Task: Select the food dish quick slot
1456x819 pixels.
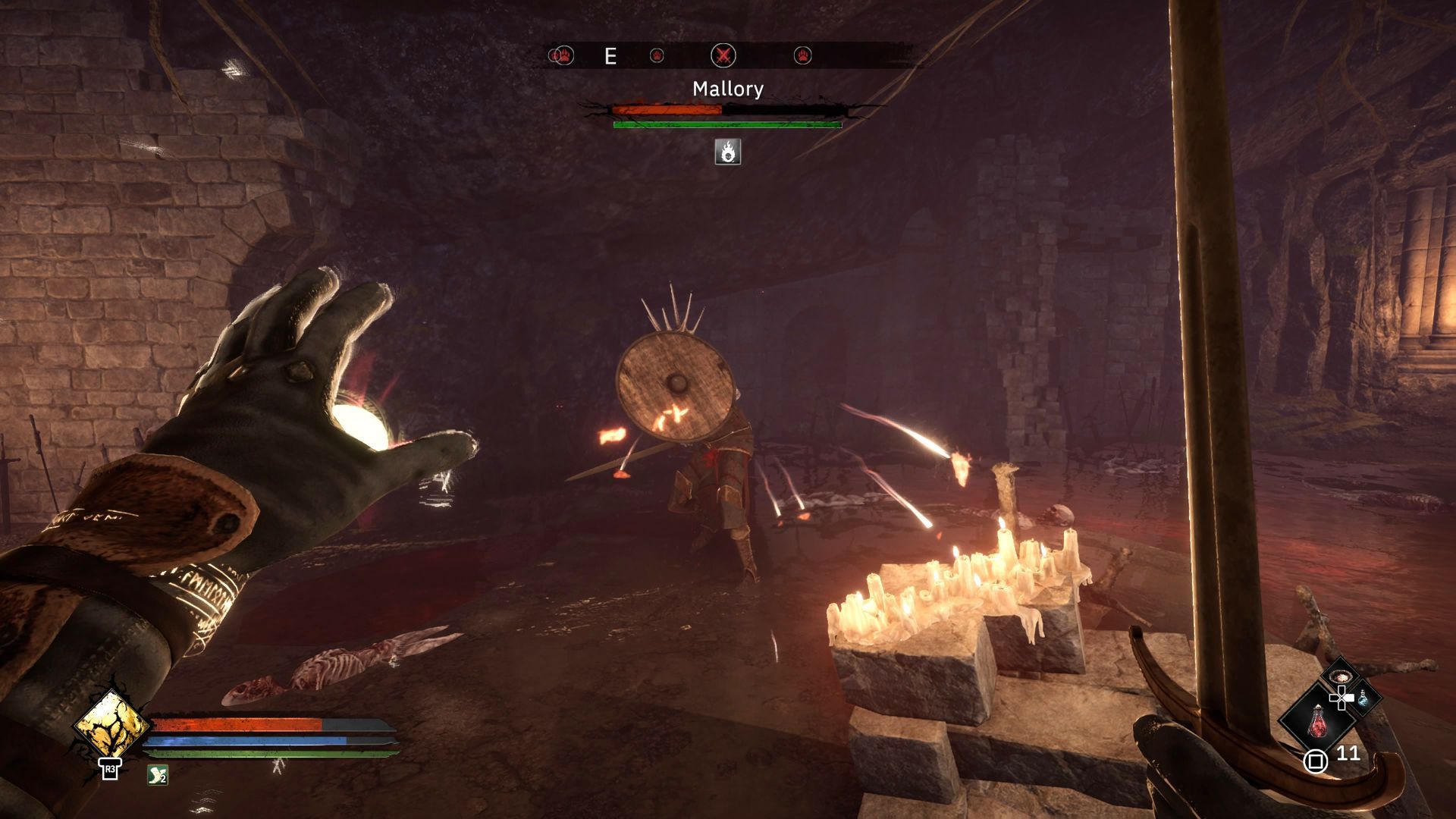Action: tap(1340, 675)
